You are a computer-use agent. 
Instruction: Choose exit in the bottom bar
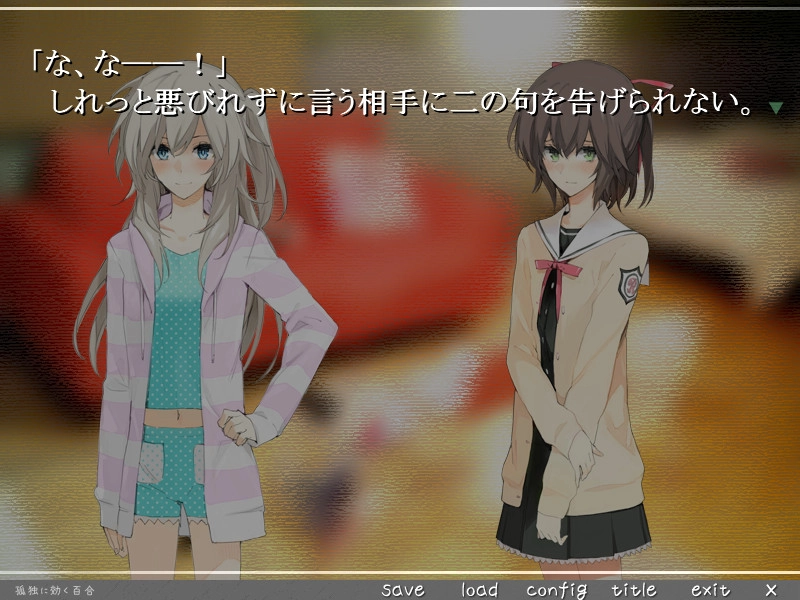709,589
